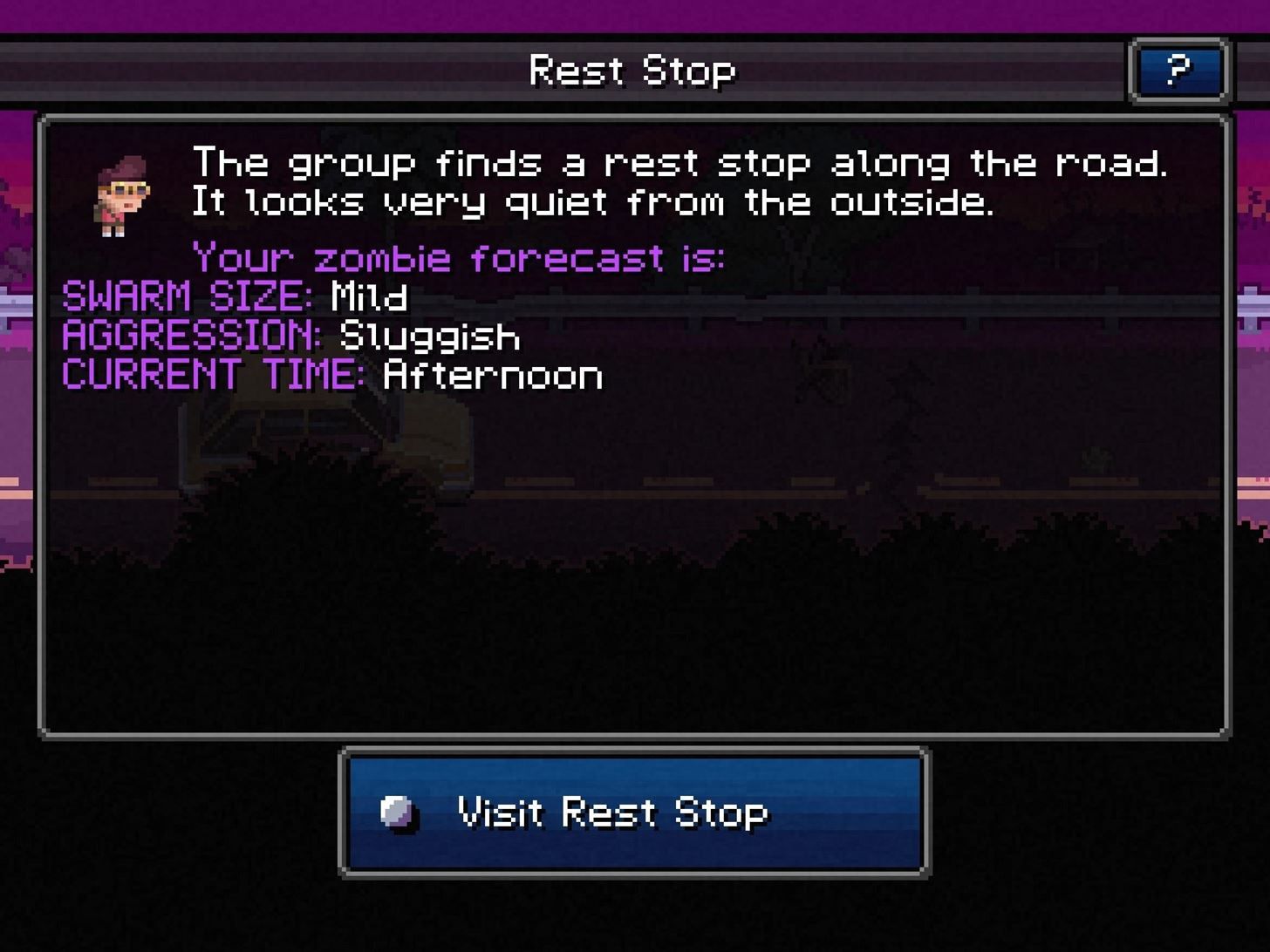Choose the Visit Rest Stop option
This screenshot has width=1270, height=952.
coord(634,813)
